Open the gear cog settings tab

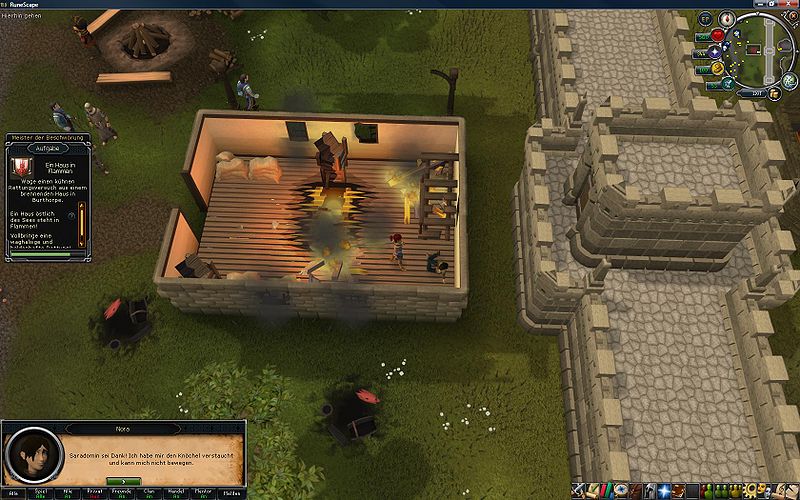tap(753, 491)
